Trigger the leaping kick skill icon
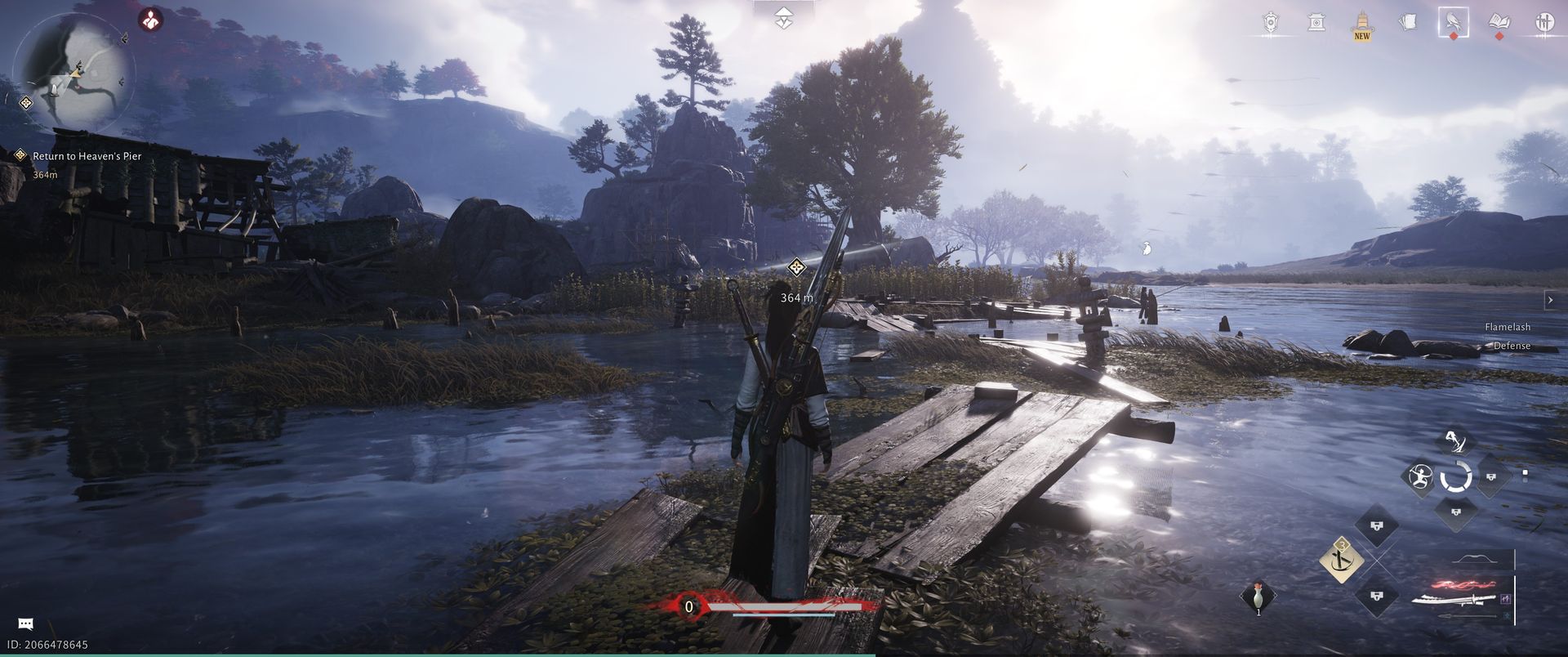The width and height of the screenshot is (1568, 657). (x=1454, y=441)
